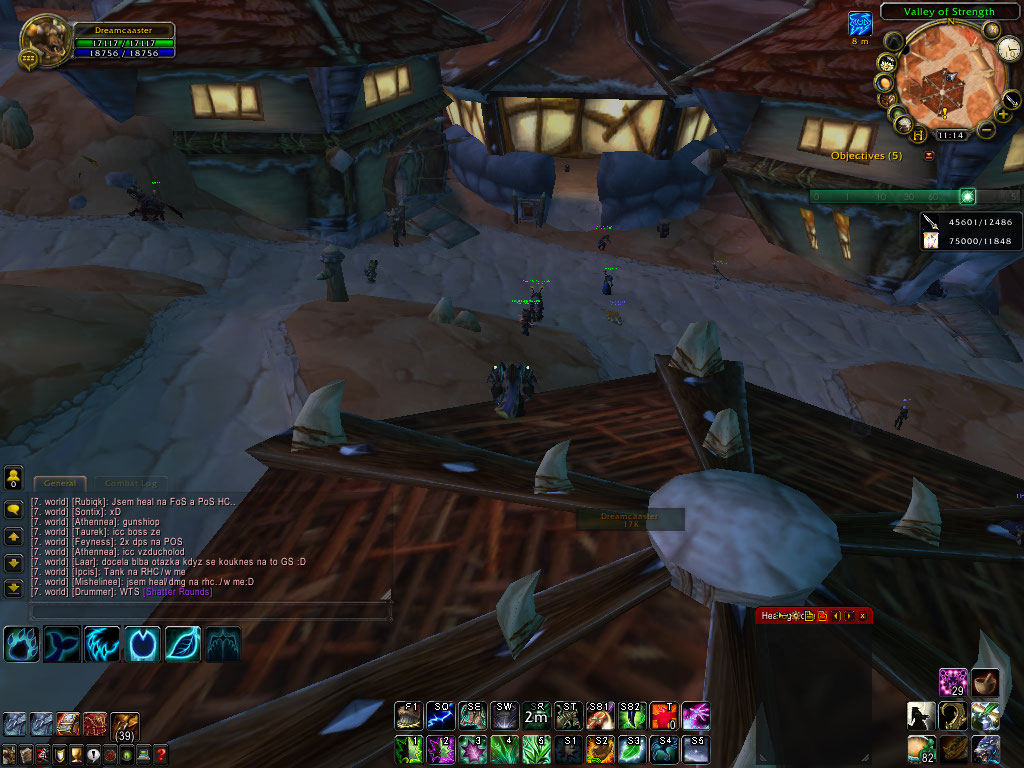
Task: Select the aquatic form tail icon
Action: (62, 643)
